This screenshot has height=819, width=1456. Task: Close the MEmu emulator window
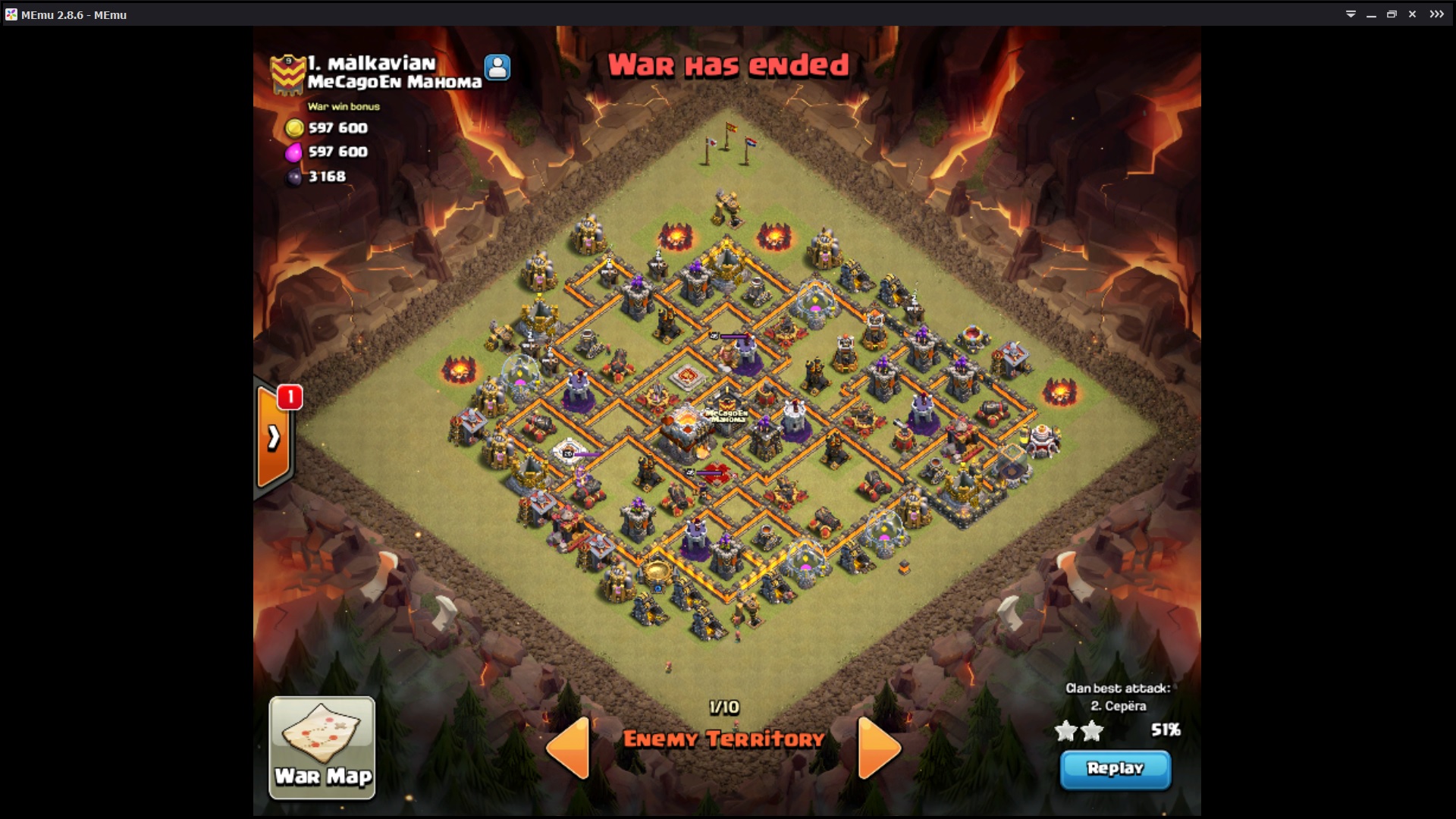coord(1412,14)
